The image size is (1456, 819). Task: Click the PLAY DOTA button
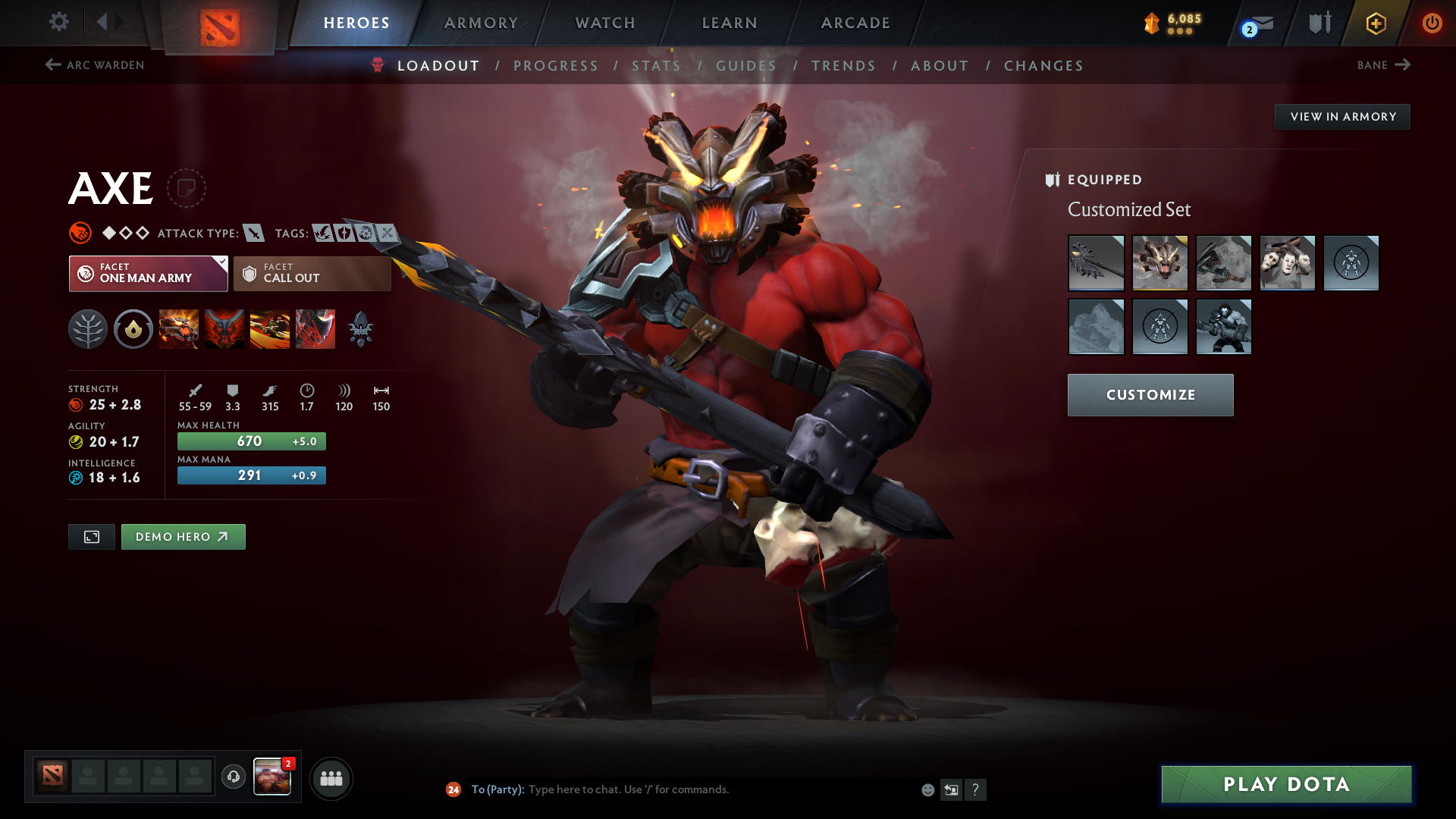click(x=1285, y=785)
